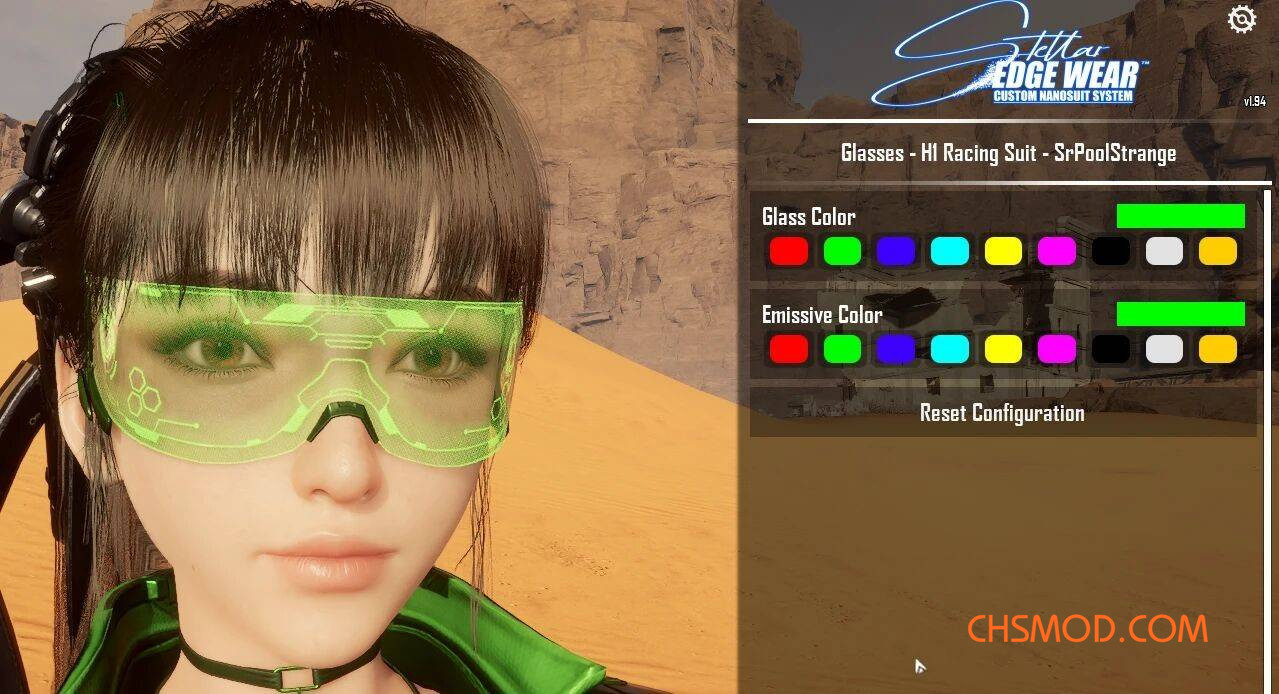
Task: Pick the blue Emissive Color swatch
Action: click(896, 349)
